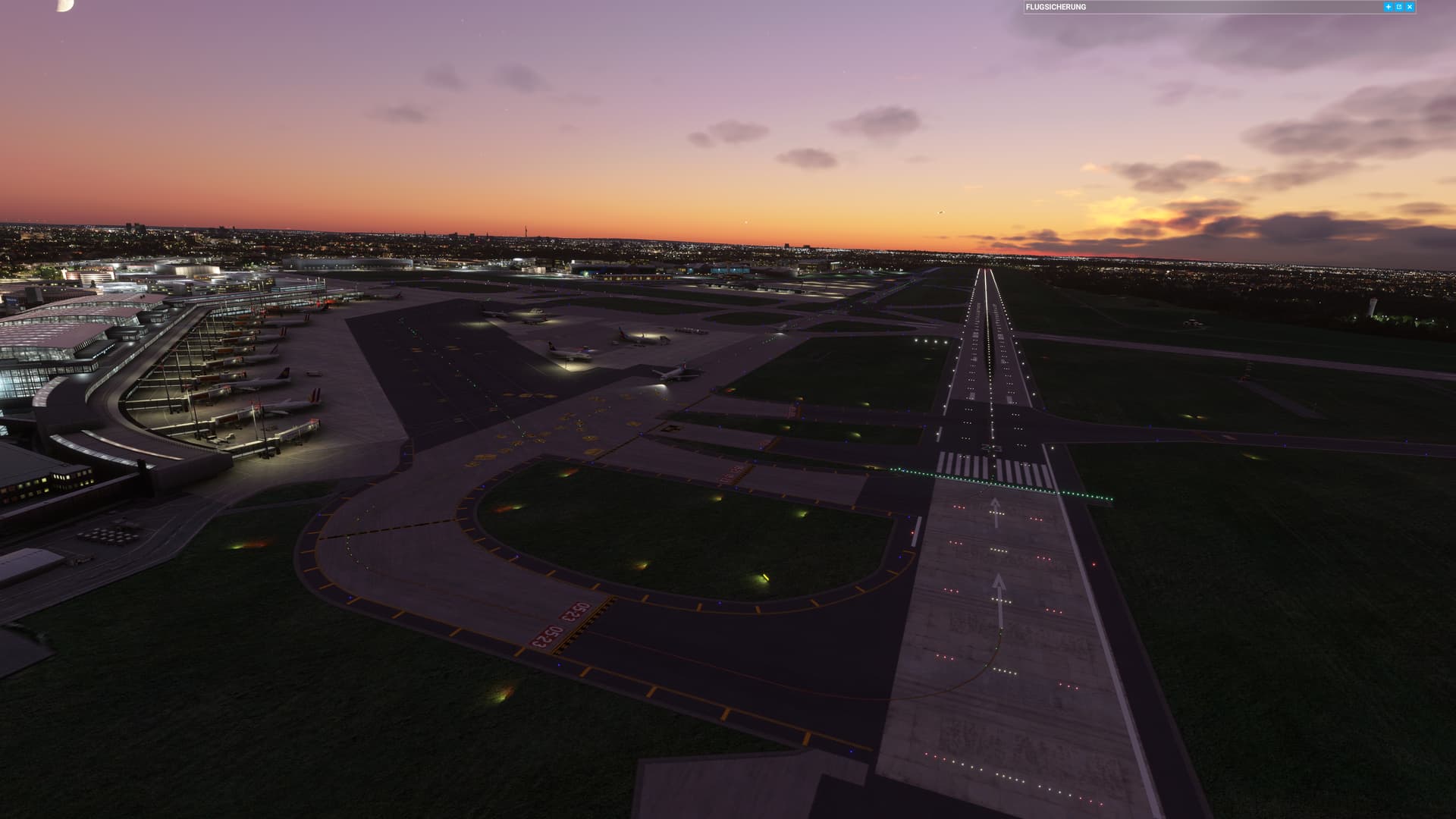The width and height of the screenshot is (1456, 819).
Task: Close the Flugsicherung ATC panel
Action: point(1409,7)
